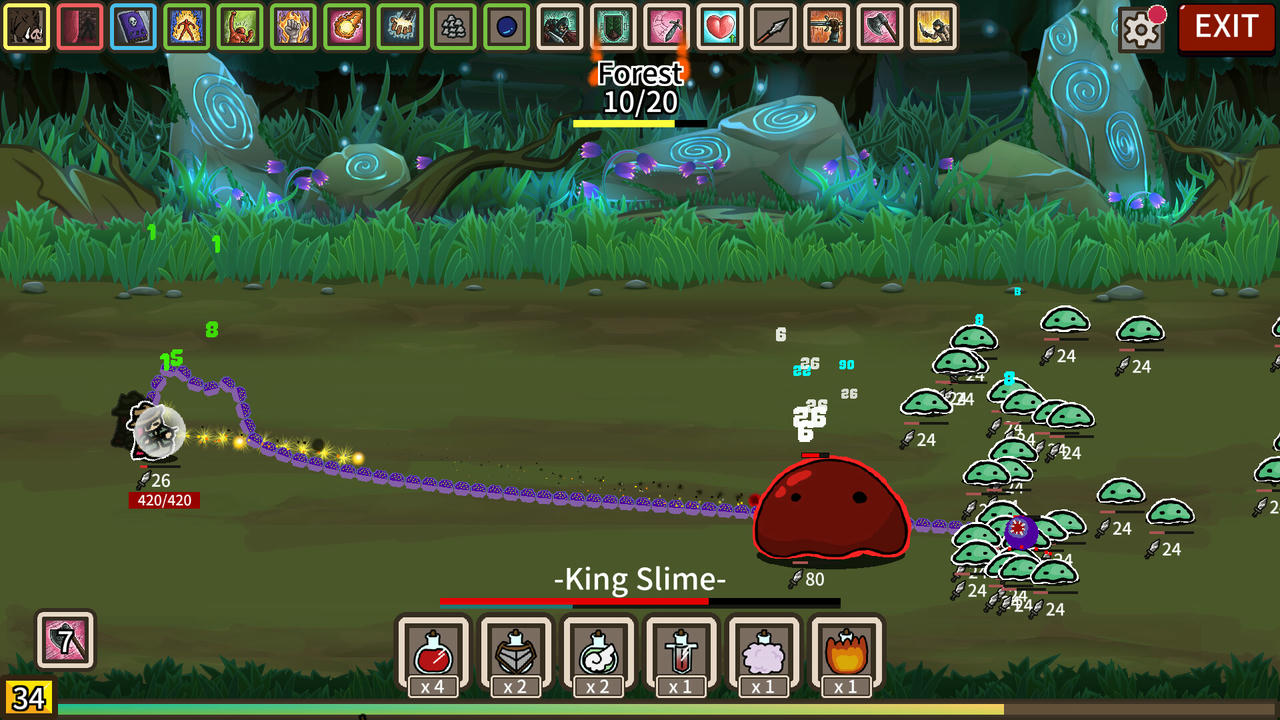Activate the fluffy cloud potion
The width and height of the screenshot is (1280, 720).
(x=765, y=652)
